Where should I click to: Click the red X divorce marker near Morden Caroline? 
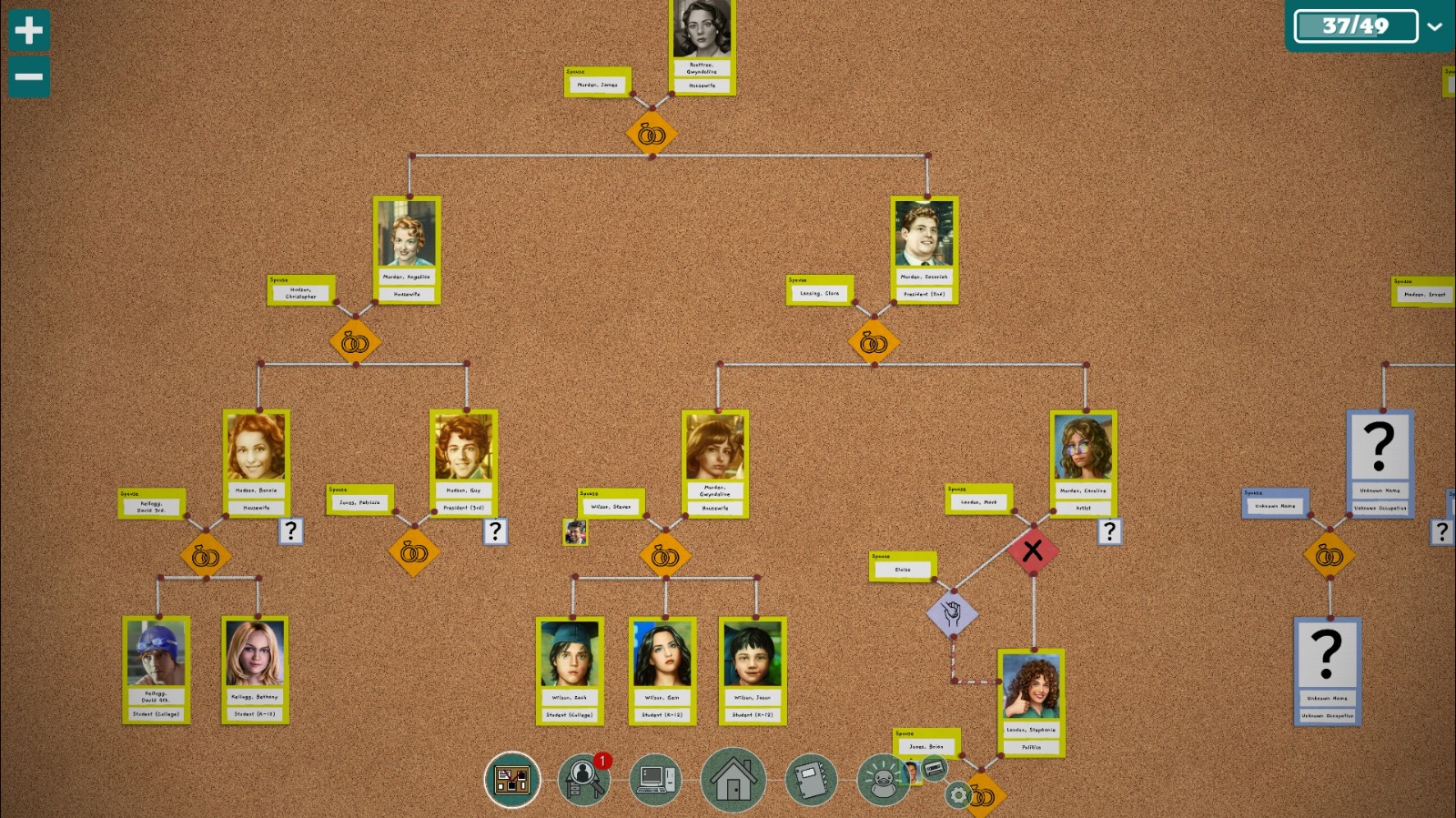coord(1033,550)
